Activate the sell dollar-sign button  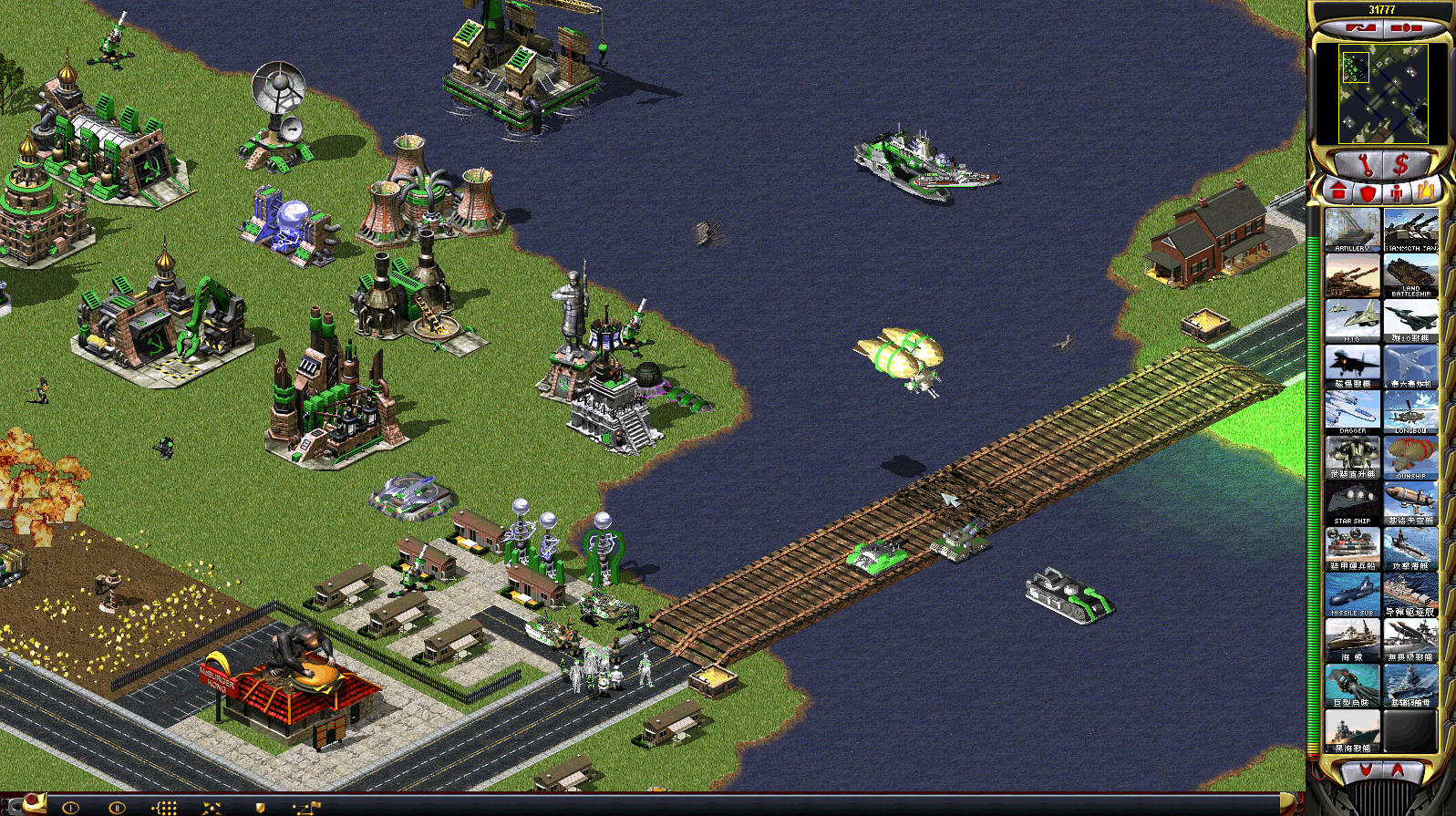[1401, 165]
